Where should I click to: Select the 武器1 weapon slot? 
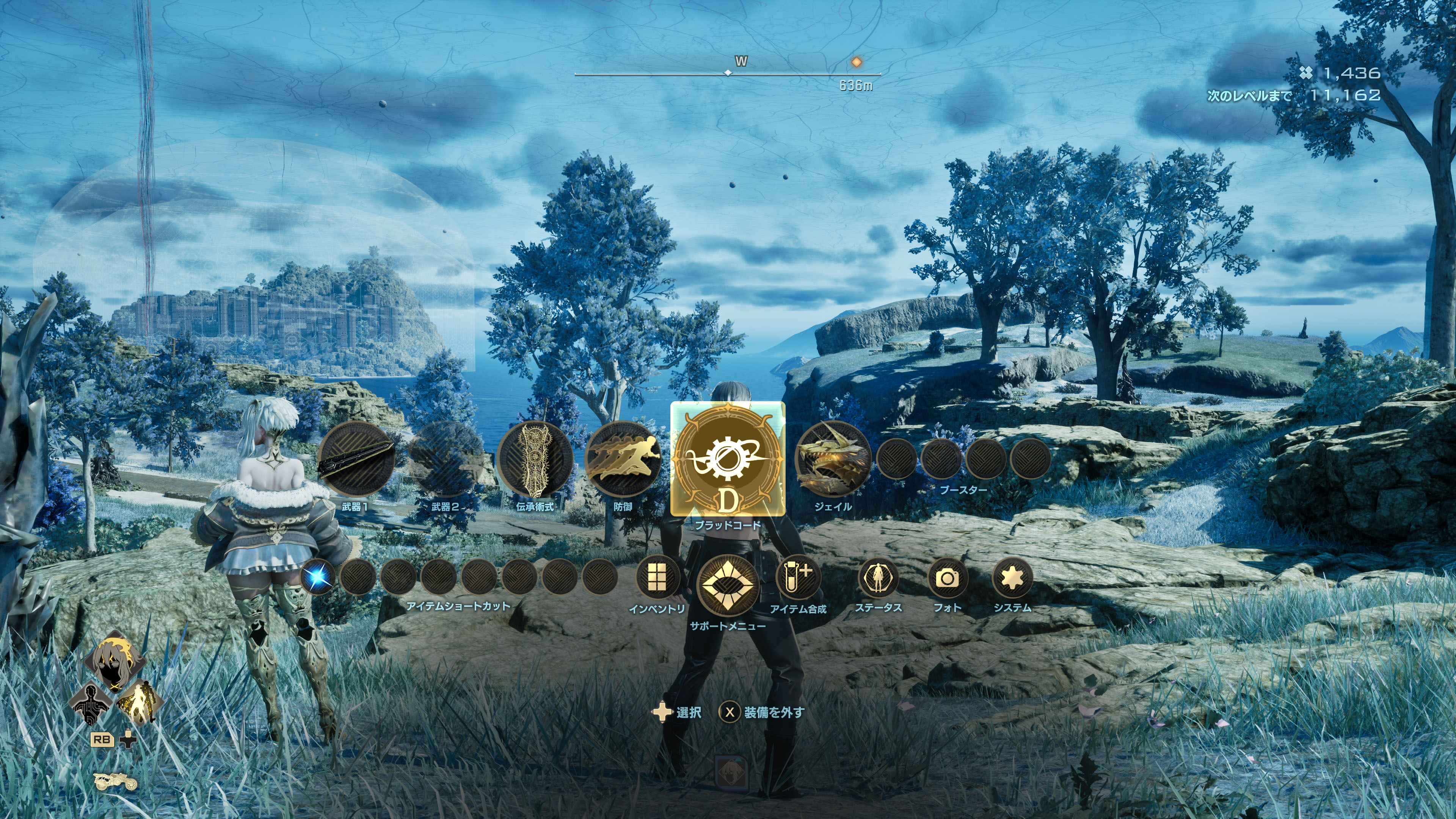pos(356,459)
